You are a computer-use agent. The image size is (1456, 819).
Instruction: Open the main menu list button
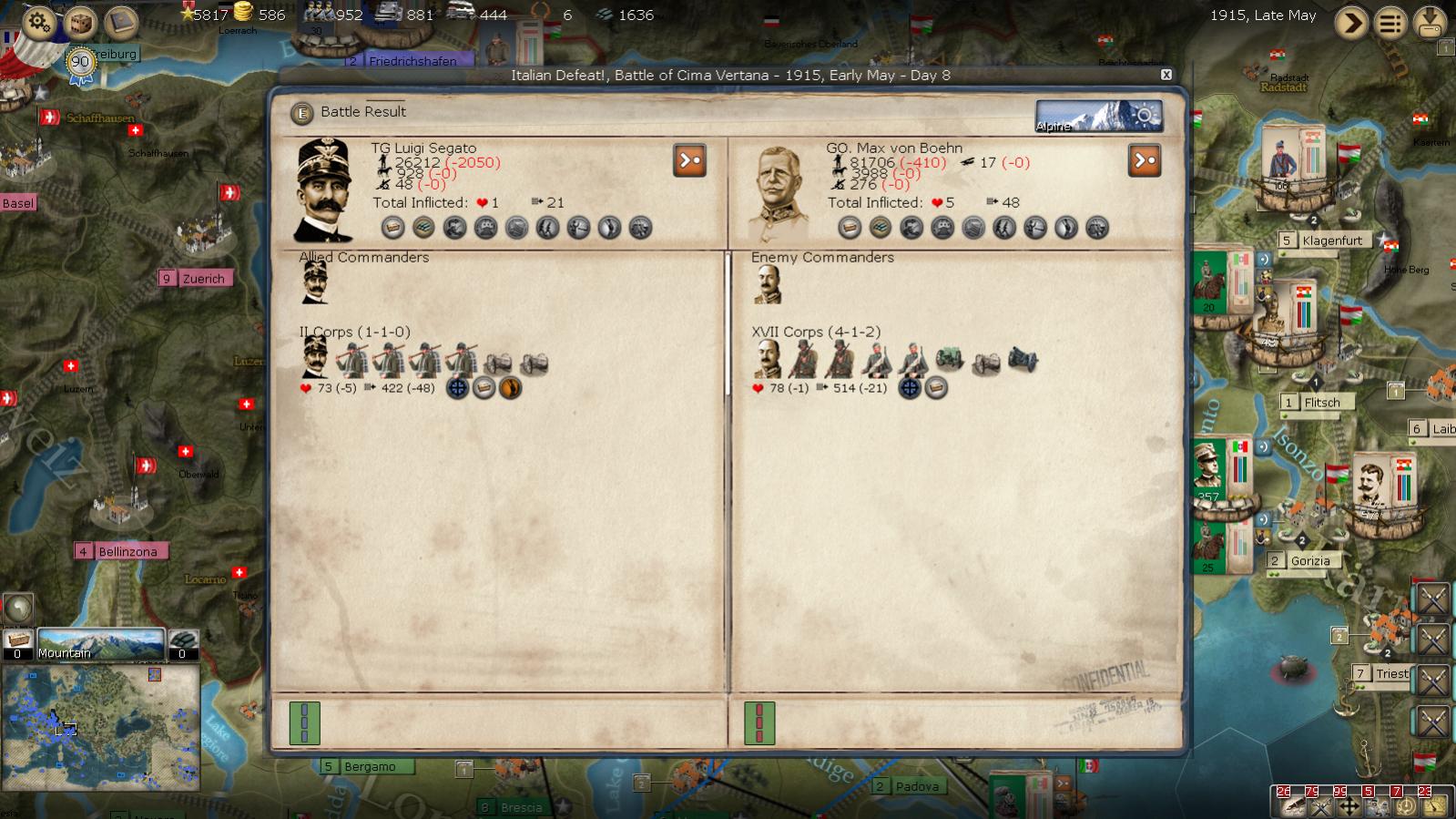coord(1390,23)
